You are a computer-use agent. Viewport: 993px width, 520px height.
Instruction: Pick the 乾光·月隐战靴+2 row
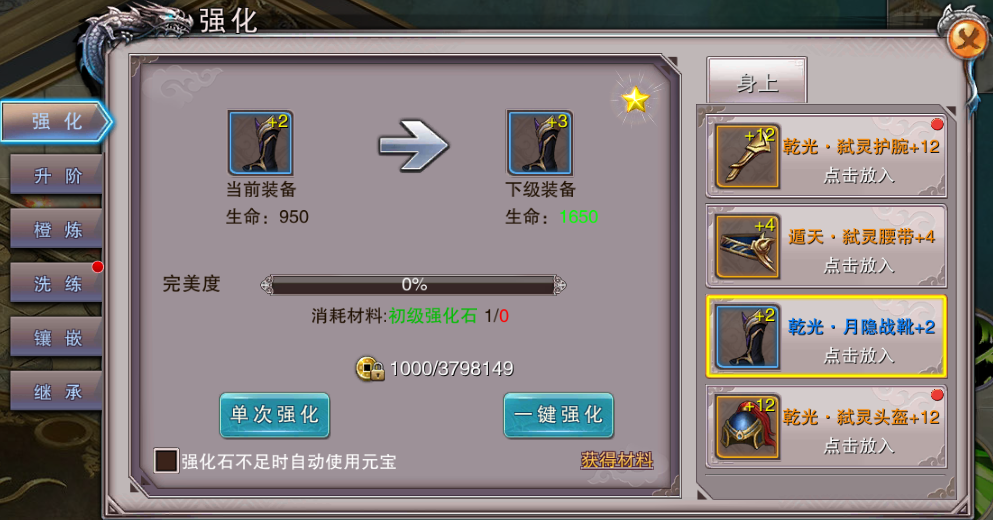pos(827,337)
